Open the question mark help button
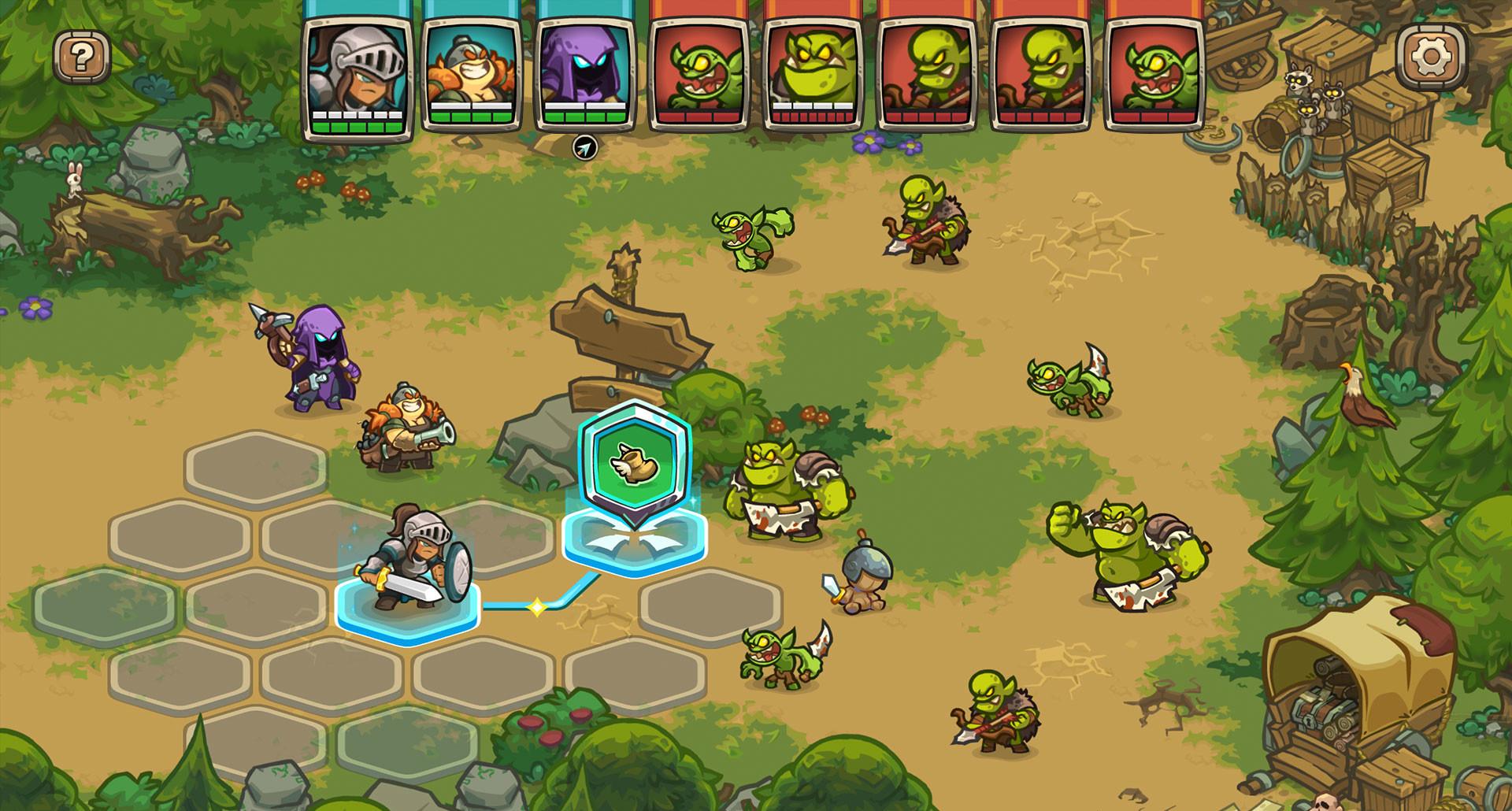This screenshot has width=1512, height=811. (x=82, y=57)
